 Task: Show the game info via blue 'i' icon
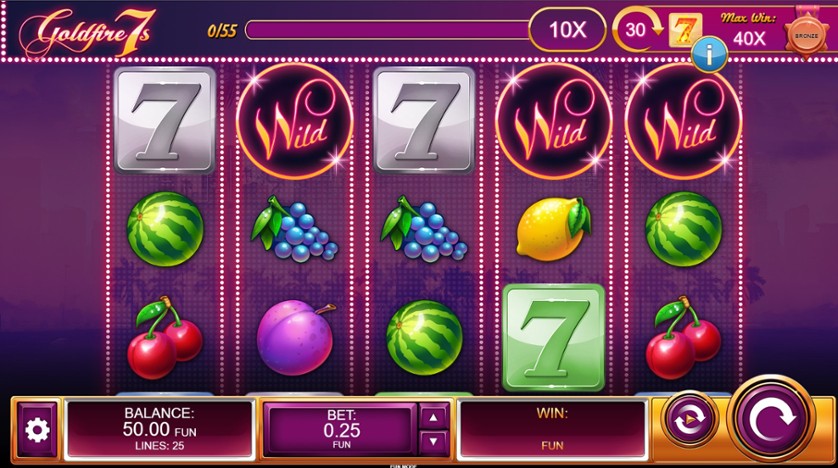coord(708,55)
